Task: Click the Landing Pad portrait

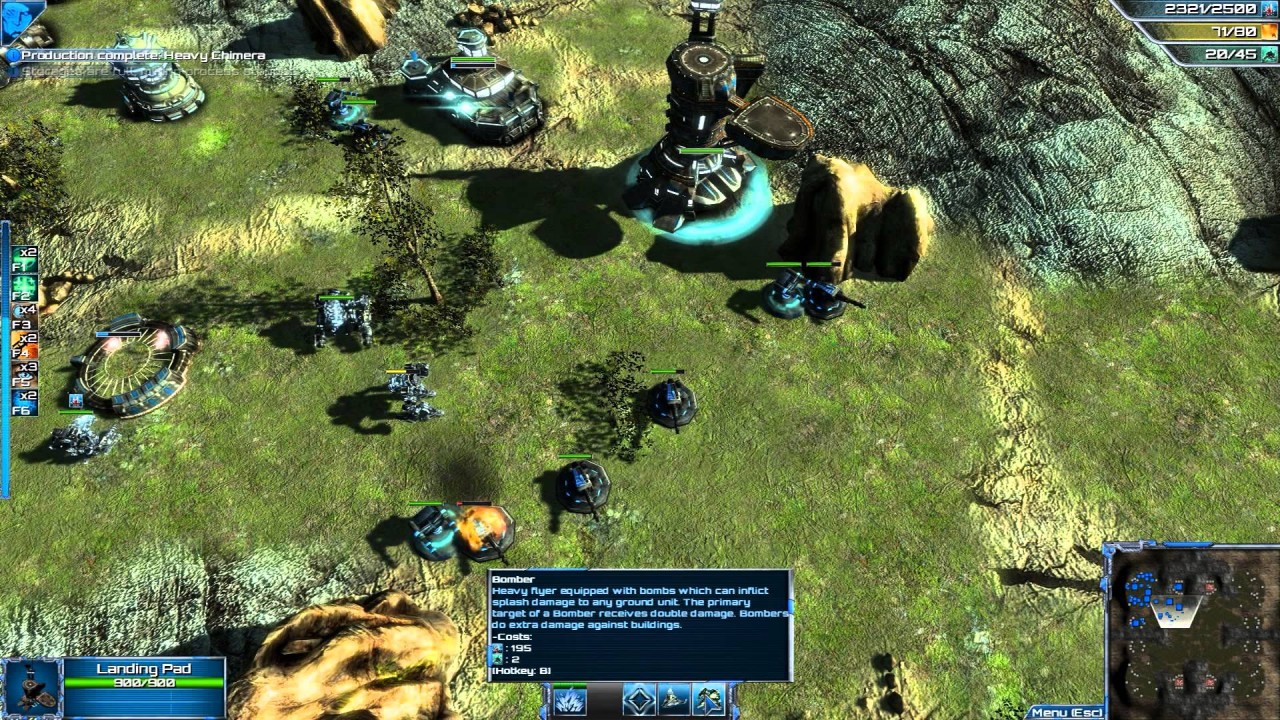Action: point(33,687)
